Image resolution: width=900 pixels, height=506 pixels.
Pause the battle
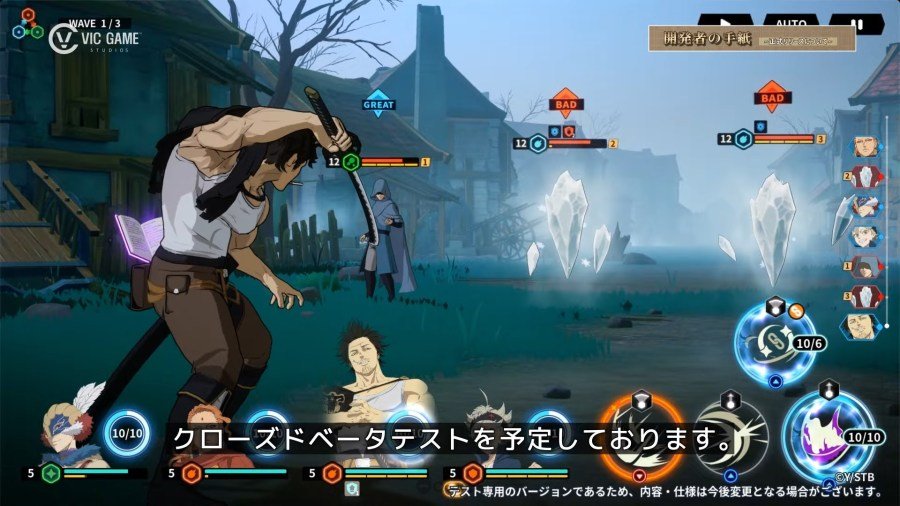coord(856,21)
